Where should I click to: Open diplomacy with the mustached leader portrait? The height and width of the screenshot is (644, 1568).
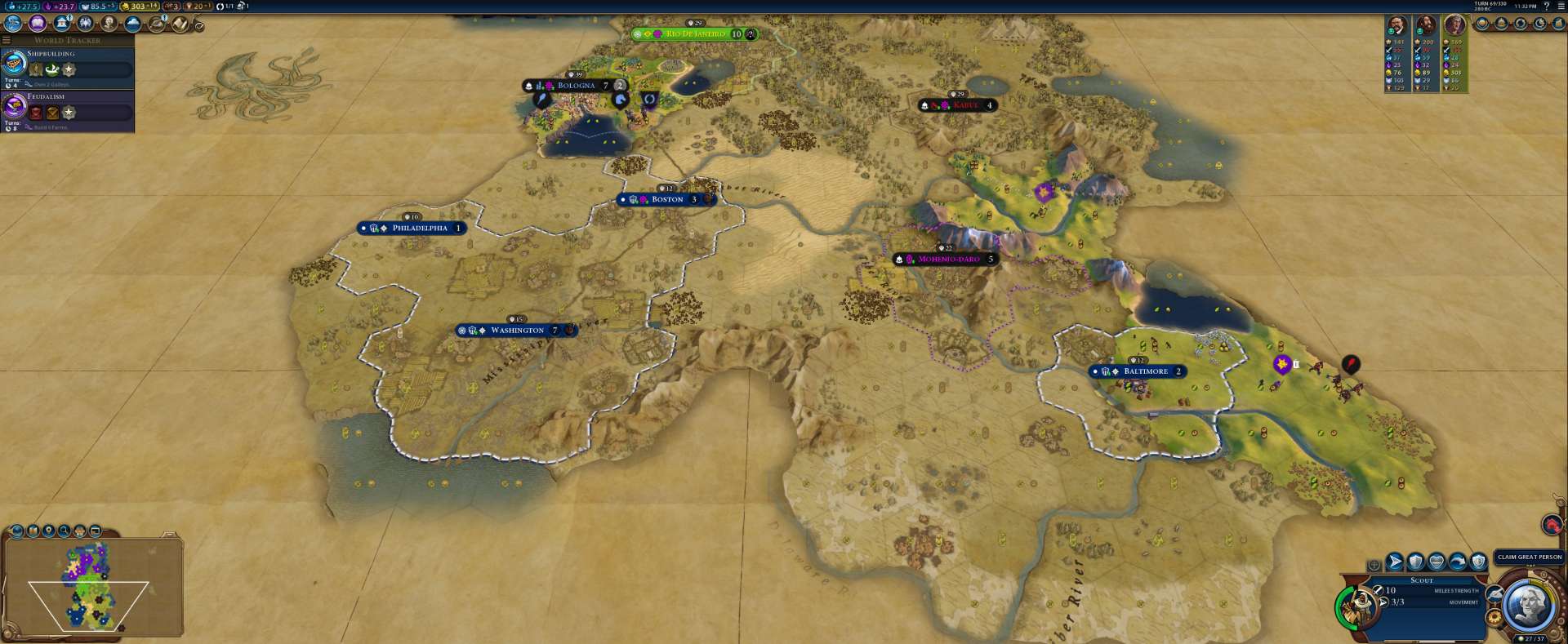[x=1397, y=26]
